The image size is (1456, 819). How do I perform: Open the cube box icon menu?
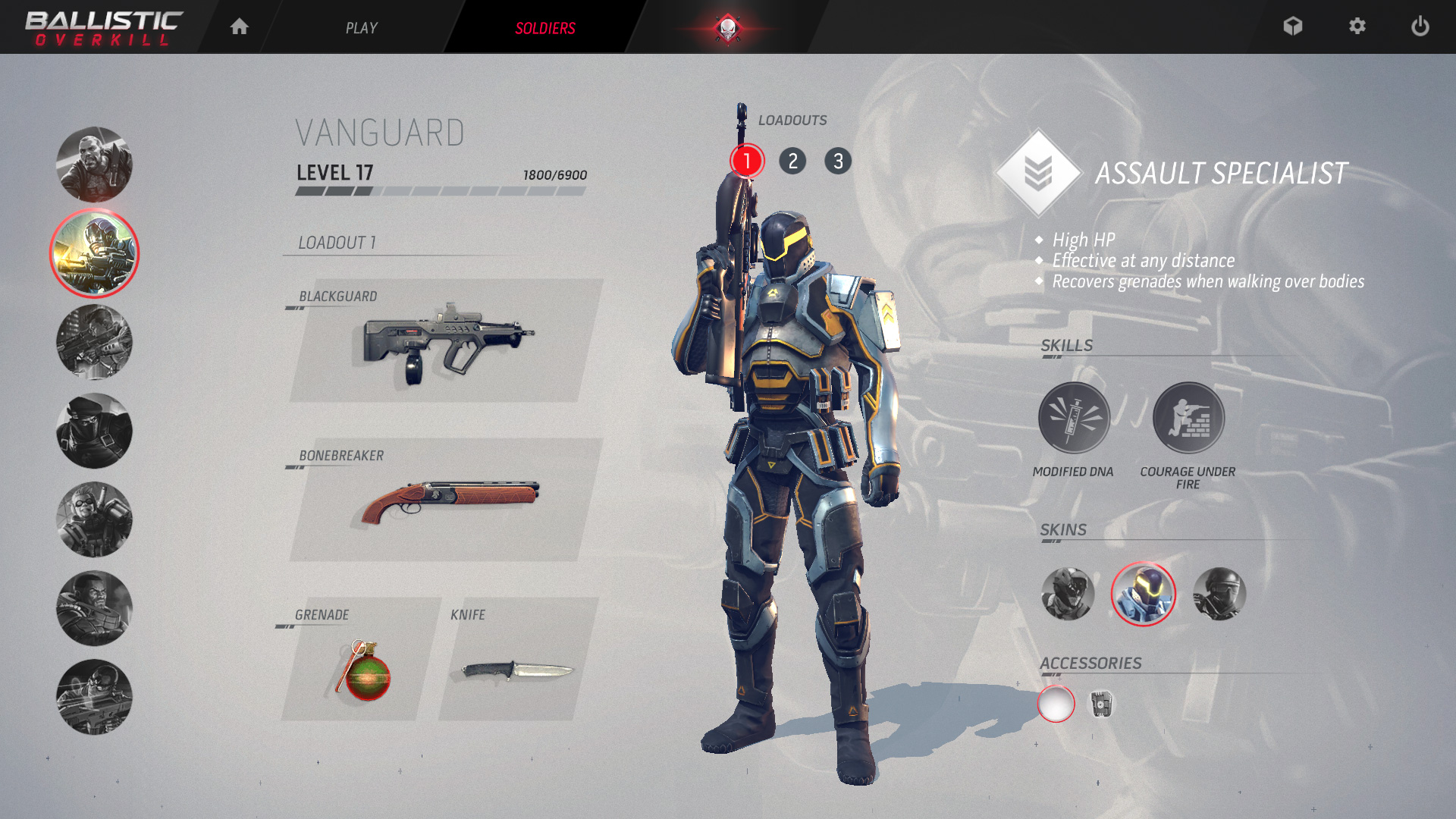1293,27
